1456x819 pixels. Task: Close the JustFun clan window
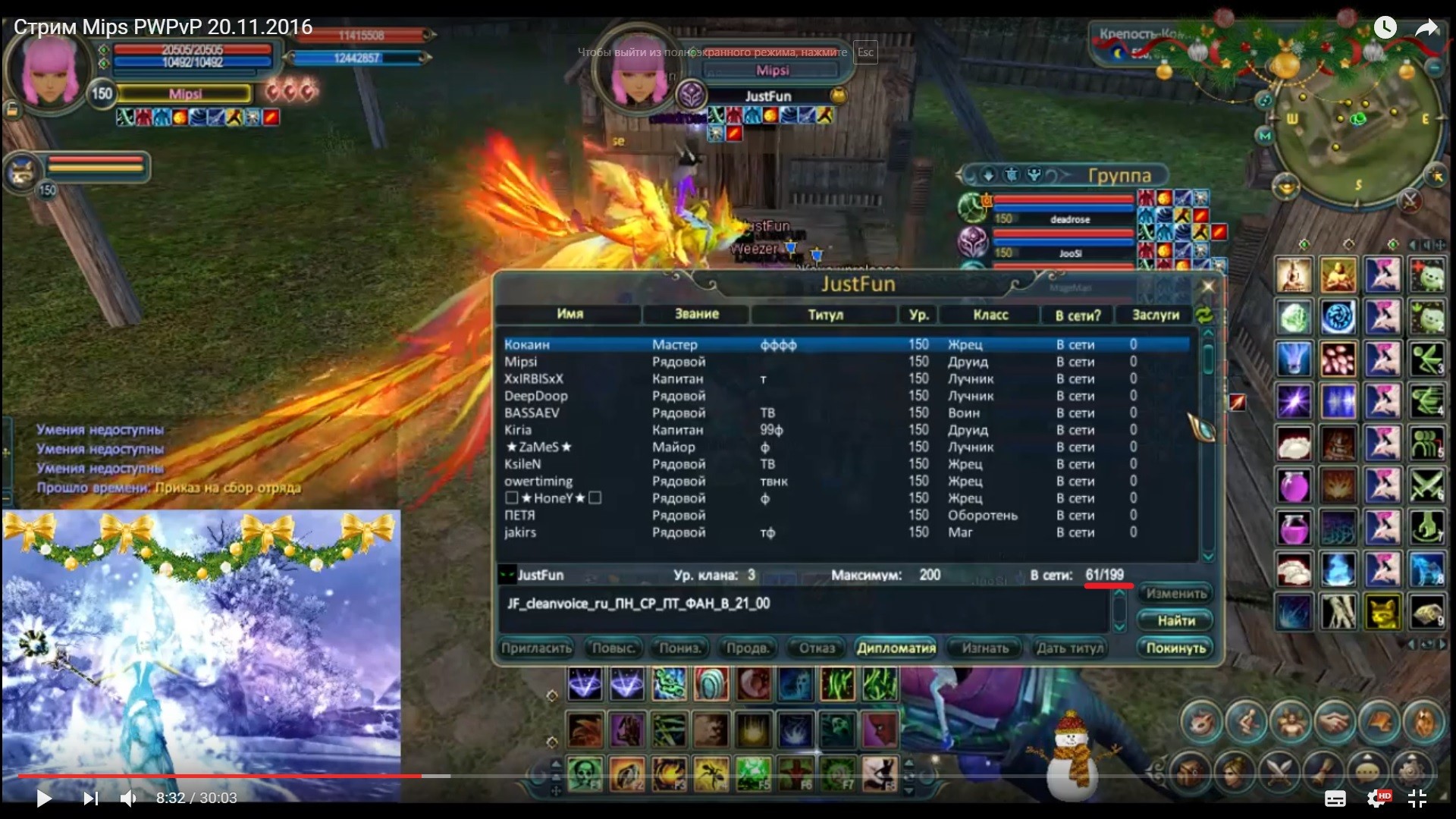tap(1208, 287)
